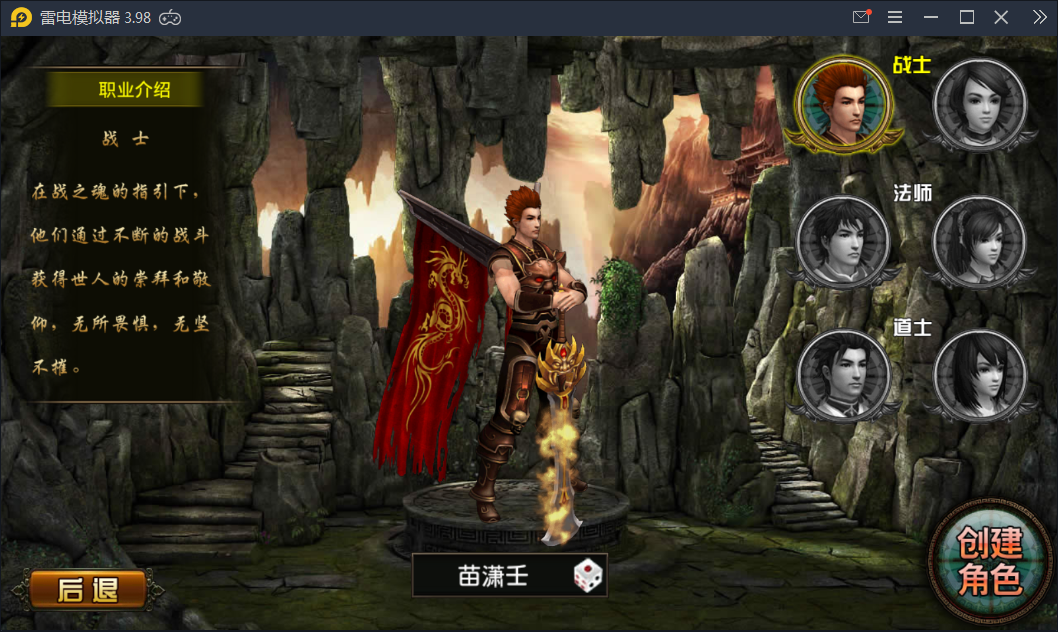Go back with the 后退 button
Viewport: 1058px width, 632px height.
87,590
